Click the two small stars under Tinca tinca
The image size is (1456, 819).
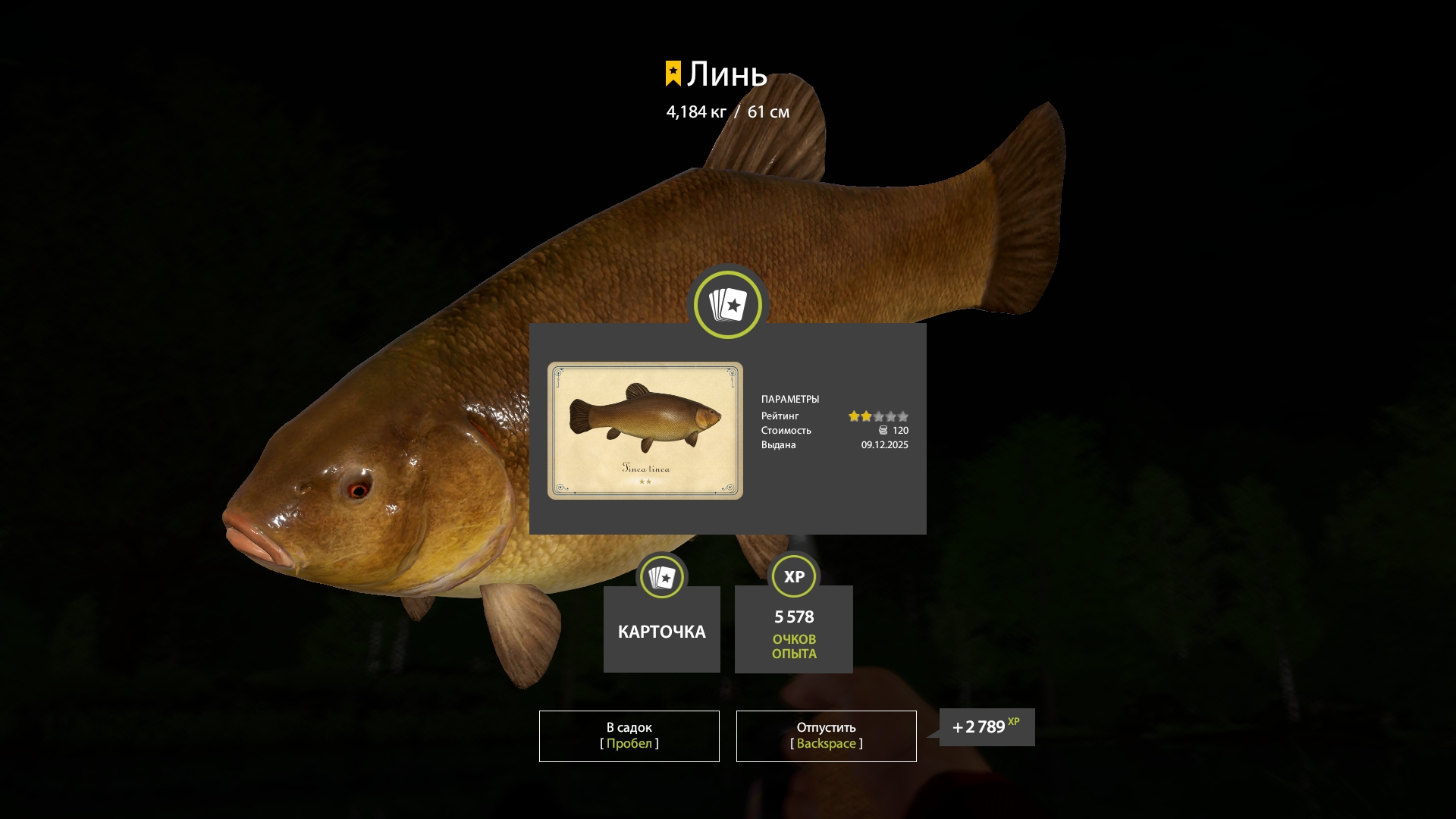[645, 482]
